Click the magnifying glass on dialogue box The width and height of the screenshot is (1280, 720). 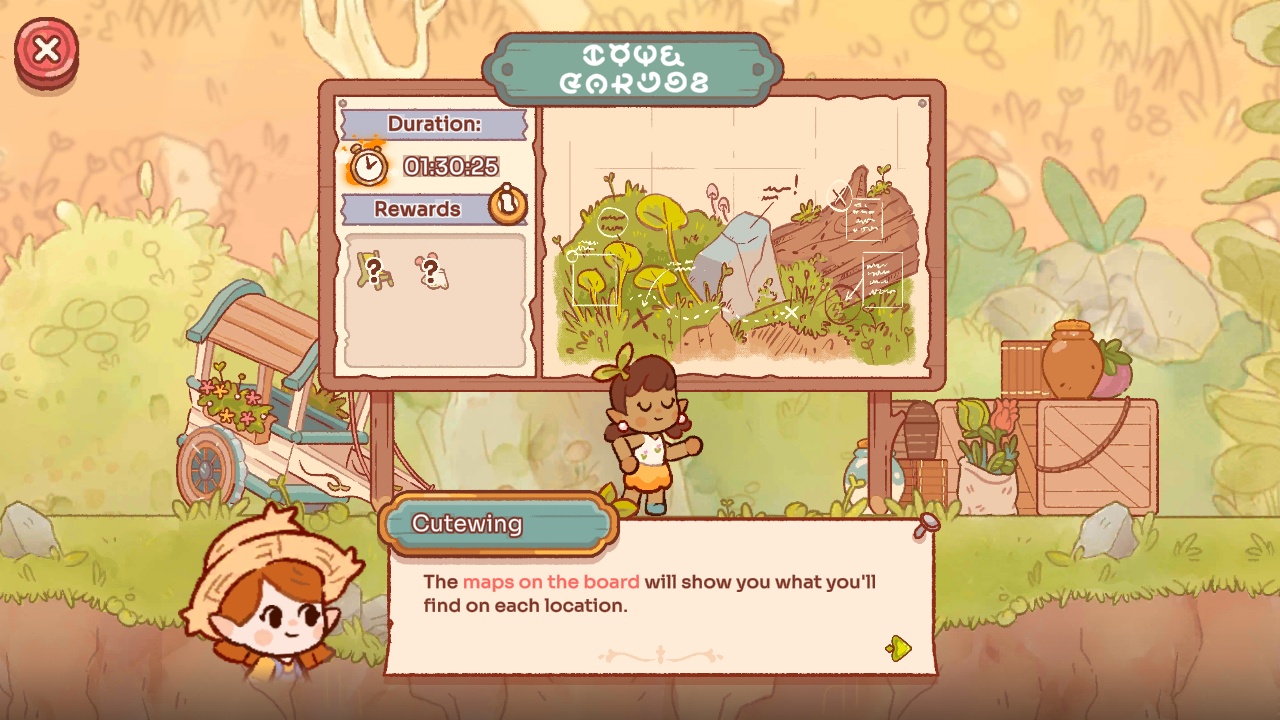coord(927,526)
